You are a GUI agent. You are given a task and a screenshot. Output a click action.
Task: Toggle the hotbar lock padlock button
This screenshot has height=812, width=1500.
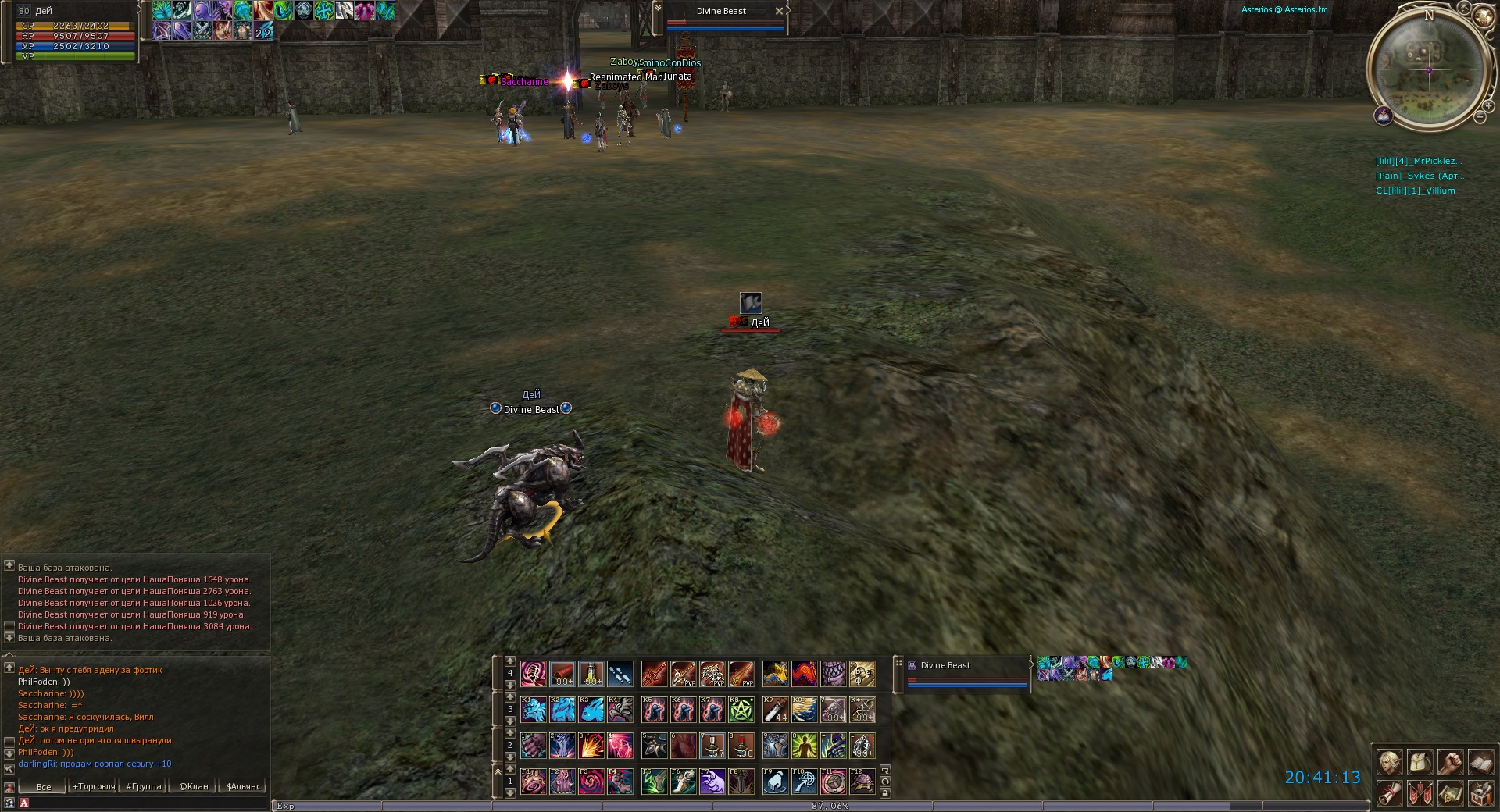(885, 793)
